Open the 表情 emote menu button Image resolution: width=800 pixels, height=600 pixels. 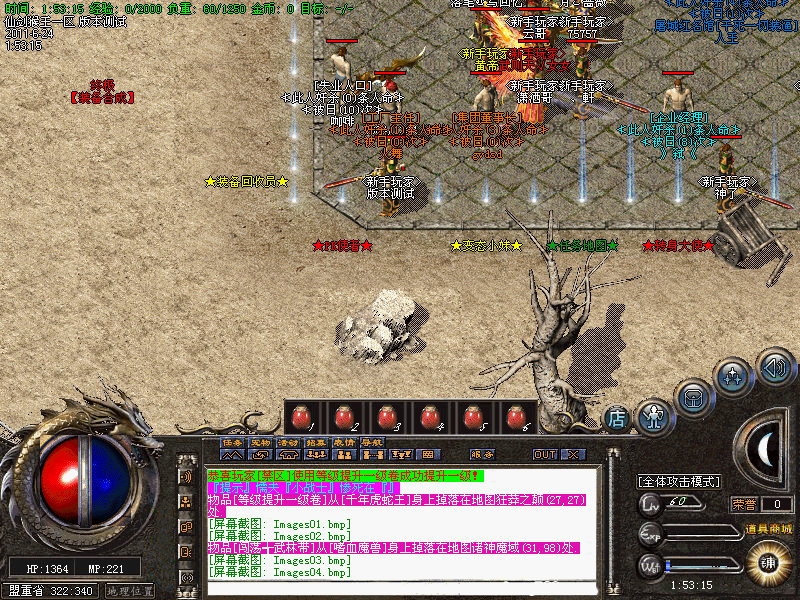[344, 442]
